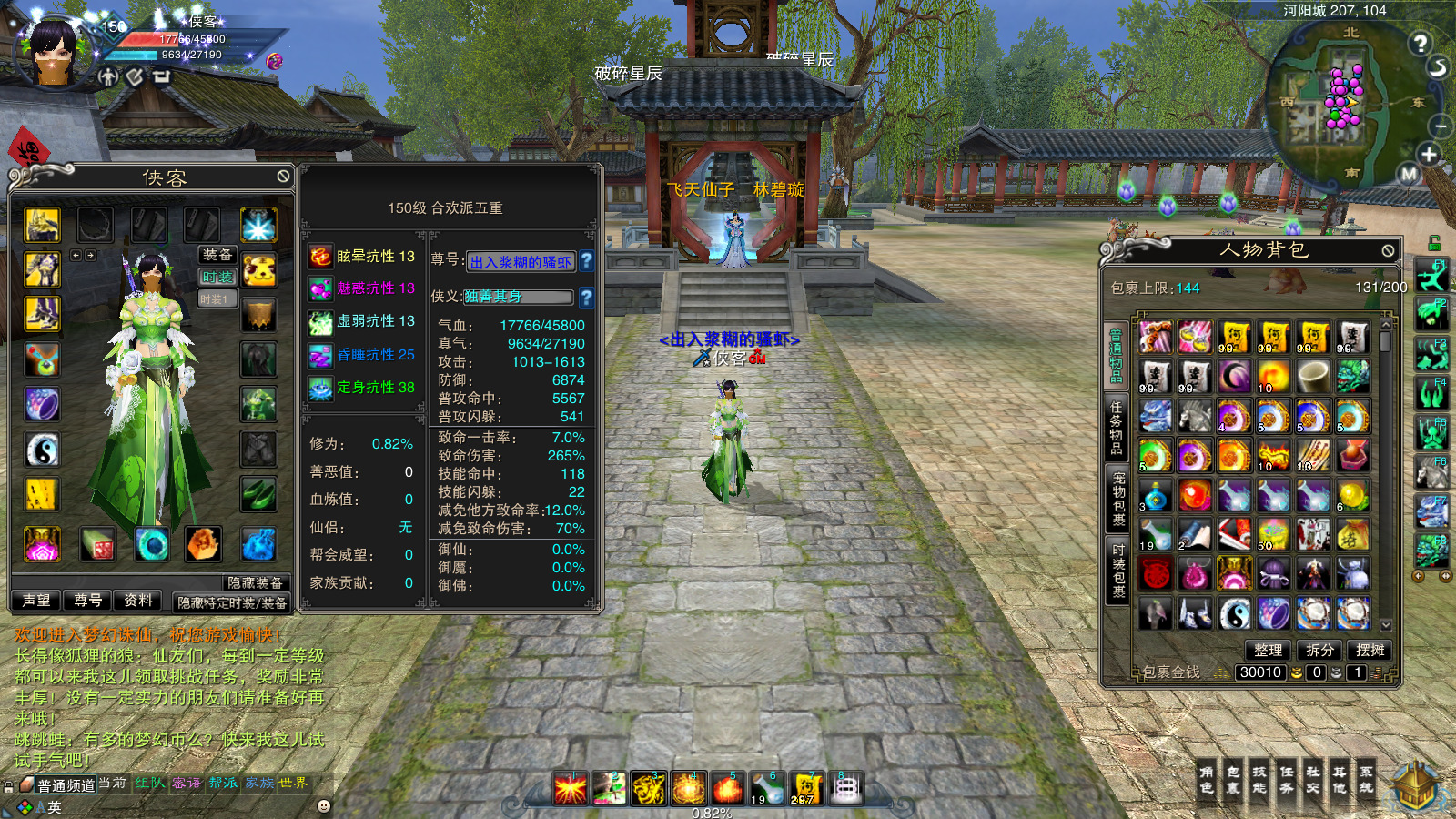The height and width of the screenshot is (819, 1456).
Task: Click the gold amount field showing 30010
Action: (1260, 672)
